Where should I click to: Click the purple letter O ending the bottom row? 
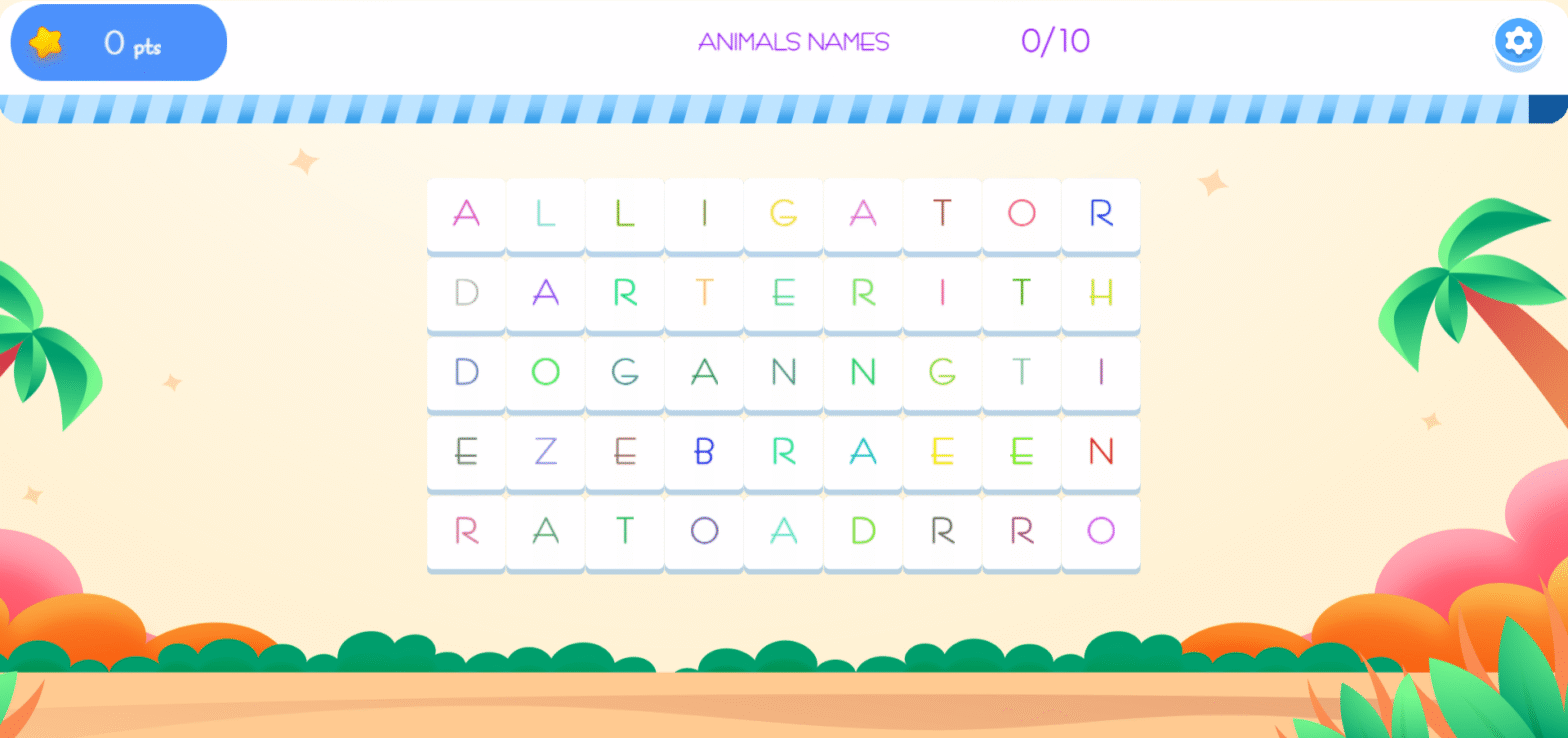point(1099,532)
